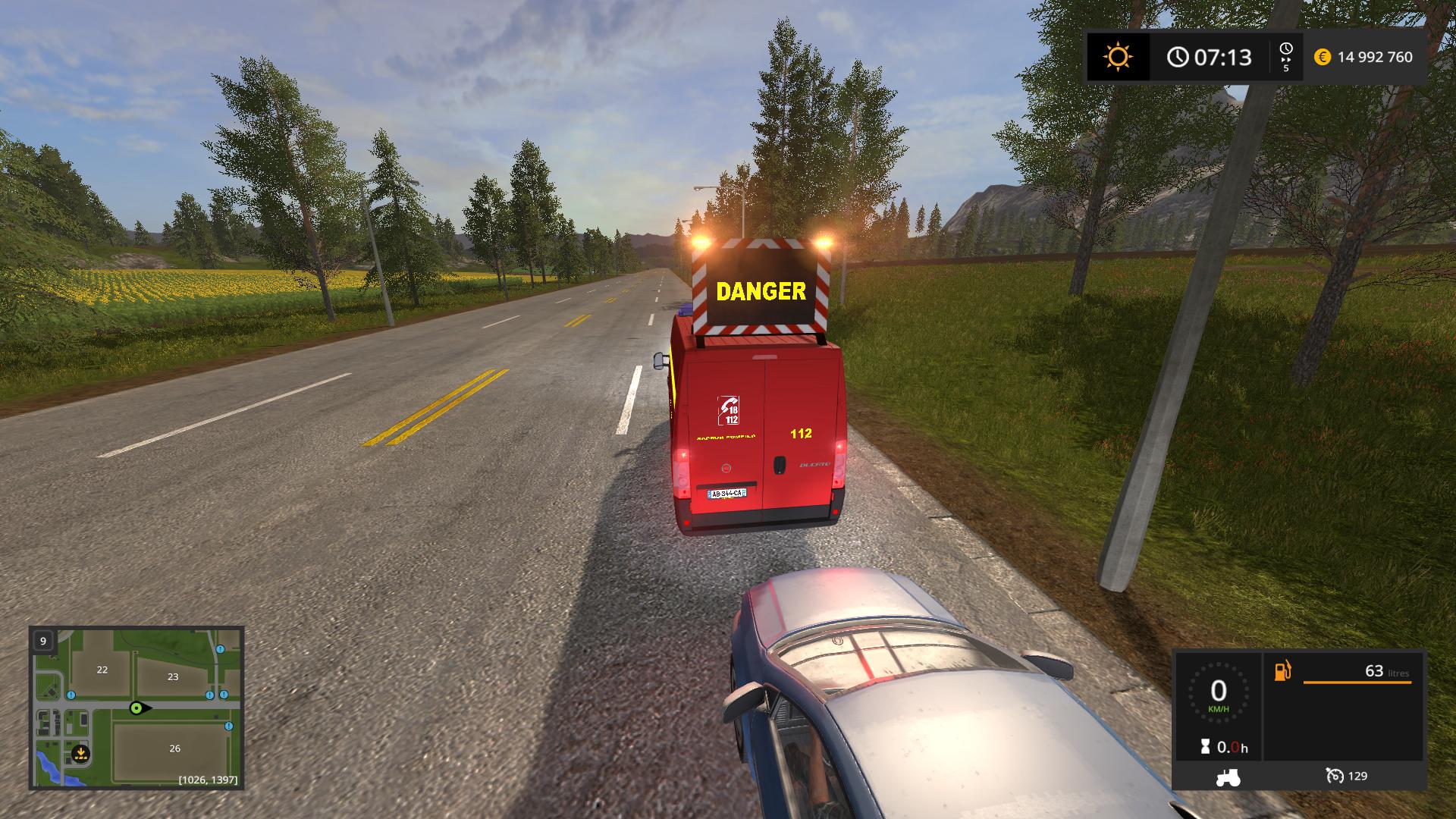Image resolution: width=1456 pixels, height=819 pixels.
Task: Select the green player marker on minimap
Action: [x=137, y=708]
